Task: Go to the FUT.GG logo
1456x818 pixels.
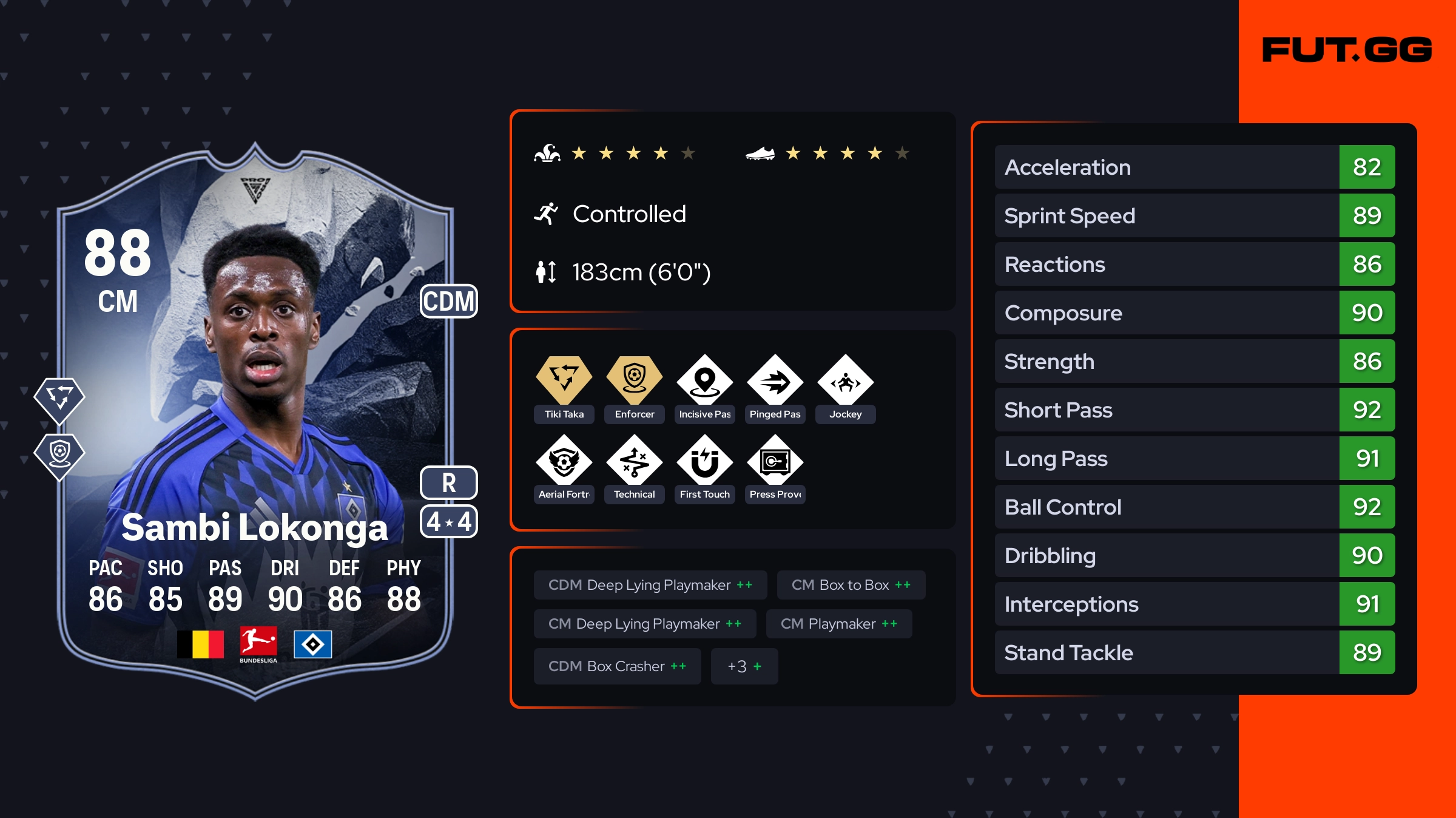Action: pos(1347,50)
